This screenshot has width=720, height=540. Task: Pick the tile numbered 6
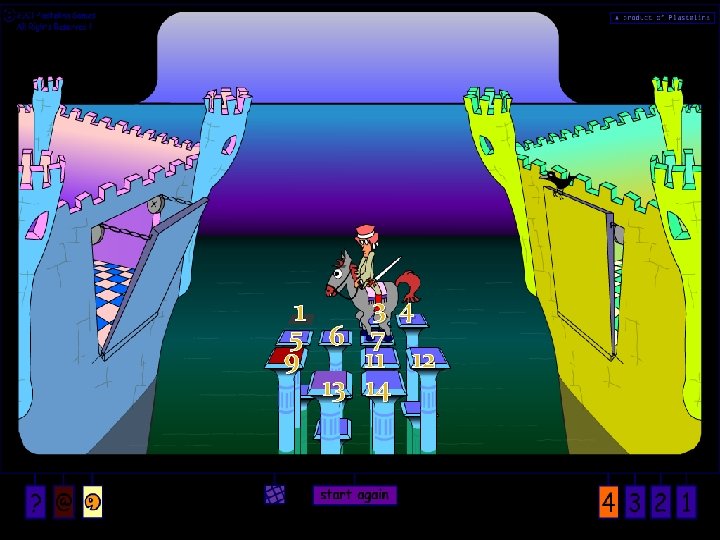[x=337, y=337]
